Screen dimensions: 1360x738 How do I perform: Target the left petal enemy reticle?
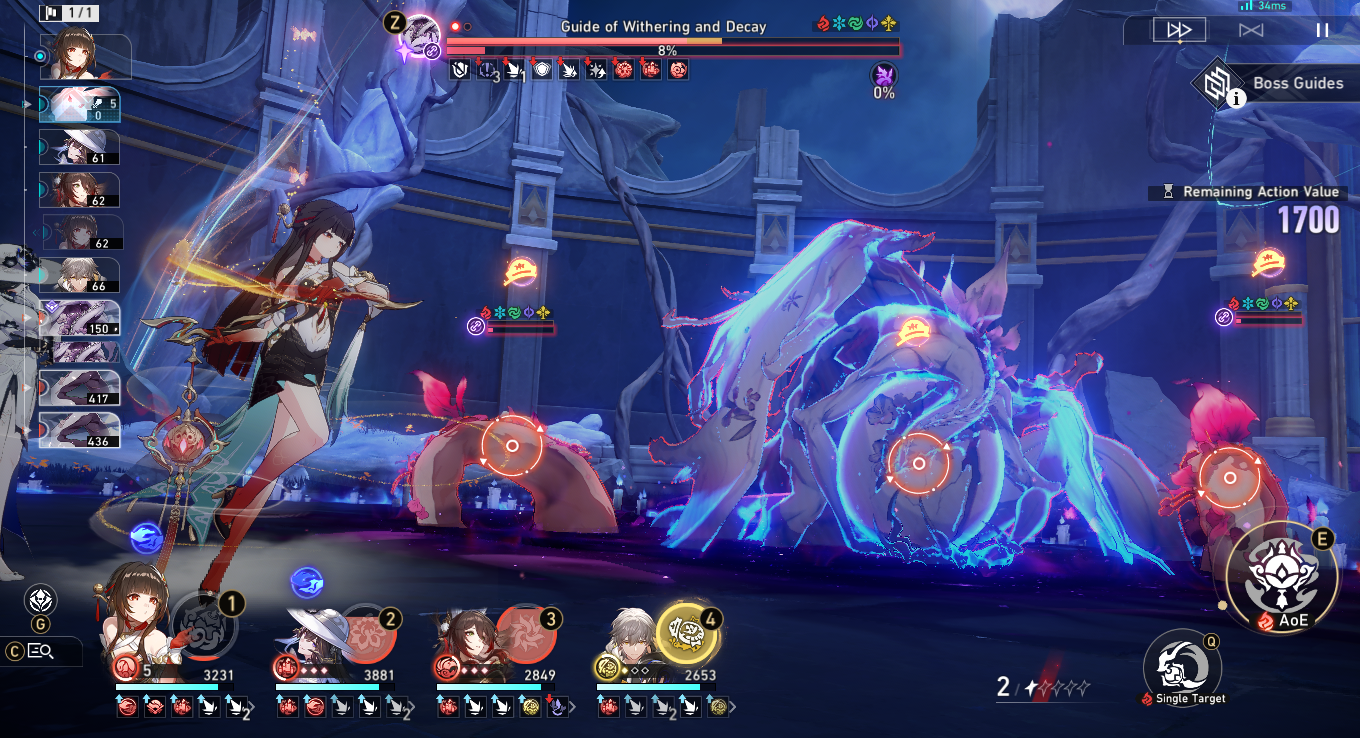(x=511, y=446)
